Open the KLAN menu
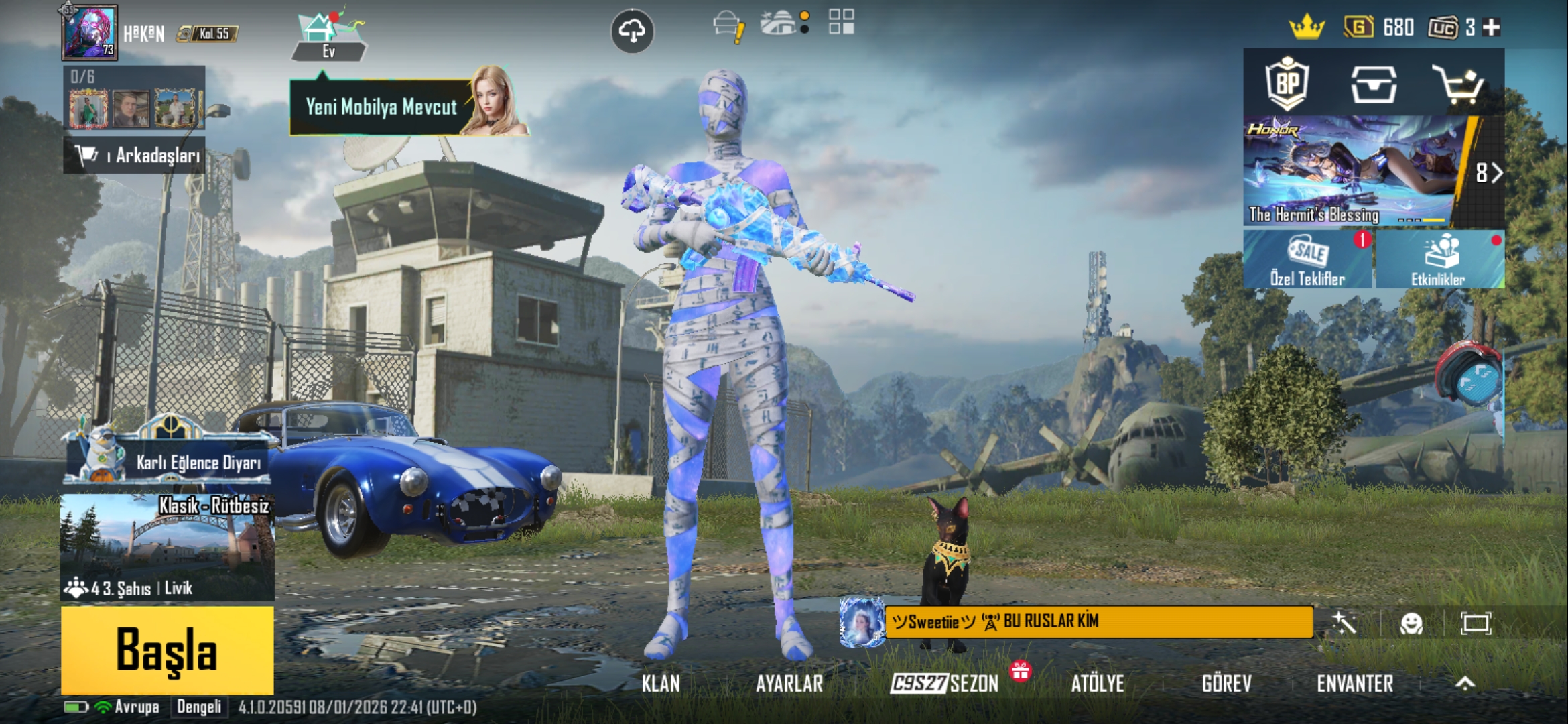 (661, 683)
